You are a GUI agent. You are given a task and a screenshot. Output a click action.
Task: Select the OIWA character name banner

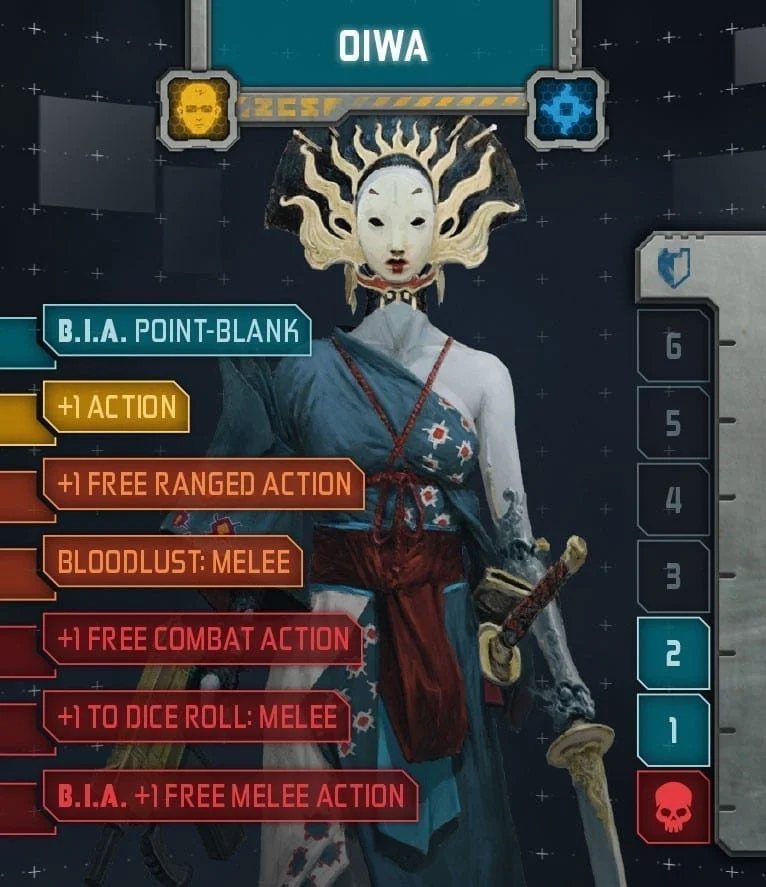tap(381, 45)
